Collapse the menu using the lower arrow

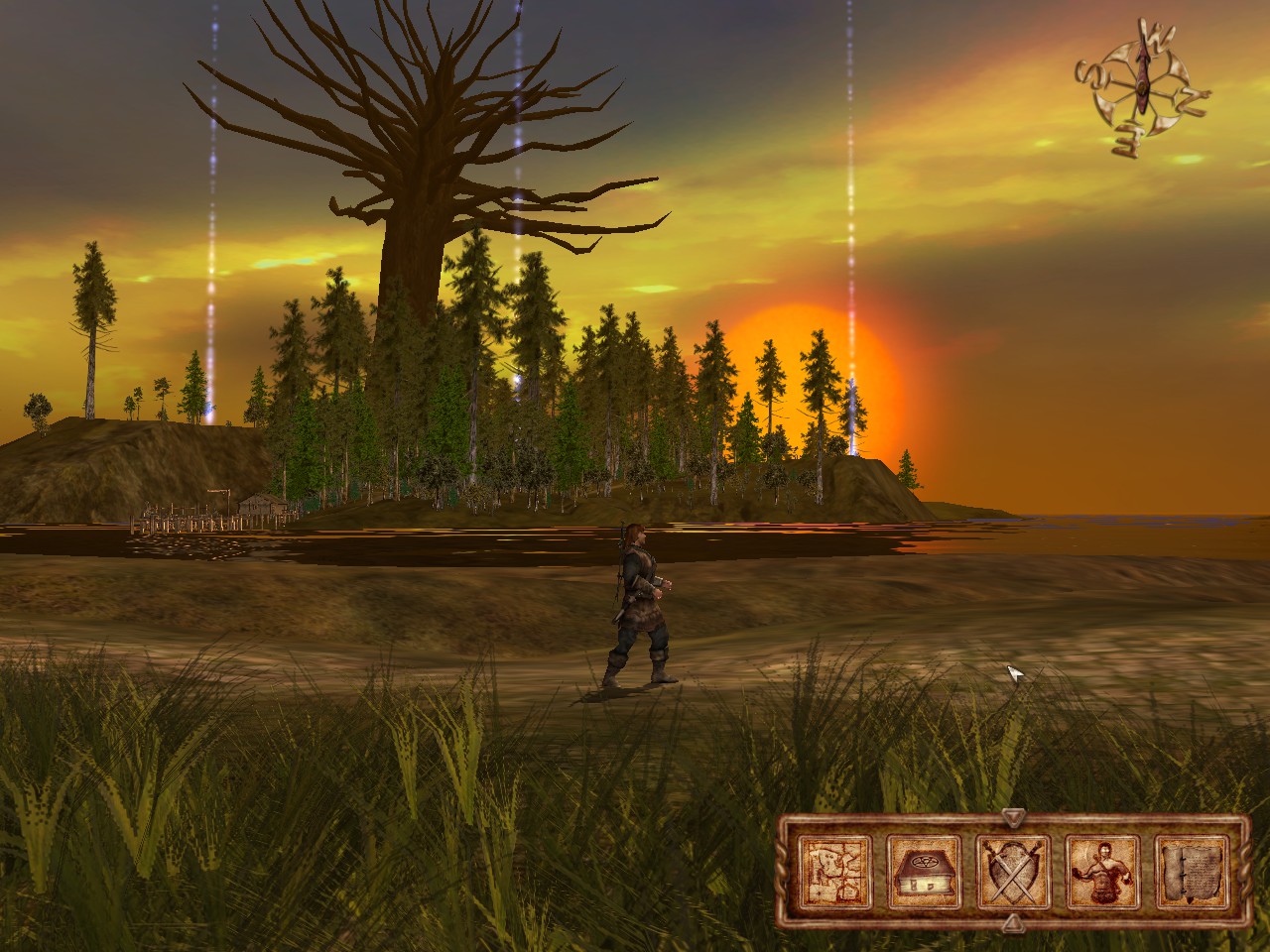(x=1014, y=922)
